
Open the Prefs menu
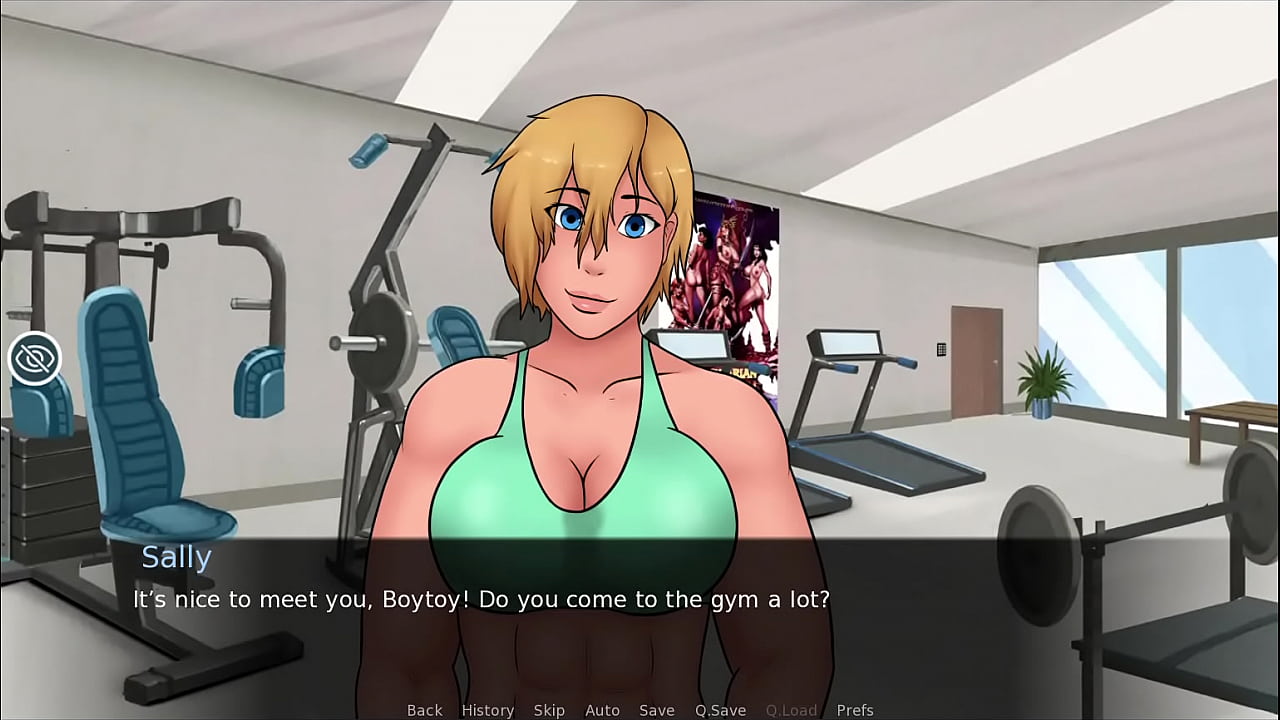(855, 710)
